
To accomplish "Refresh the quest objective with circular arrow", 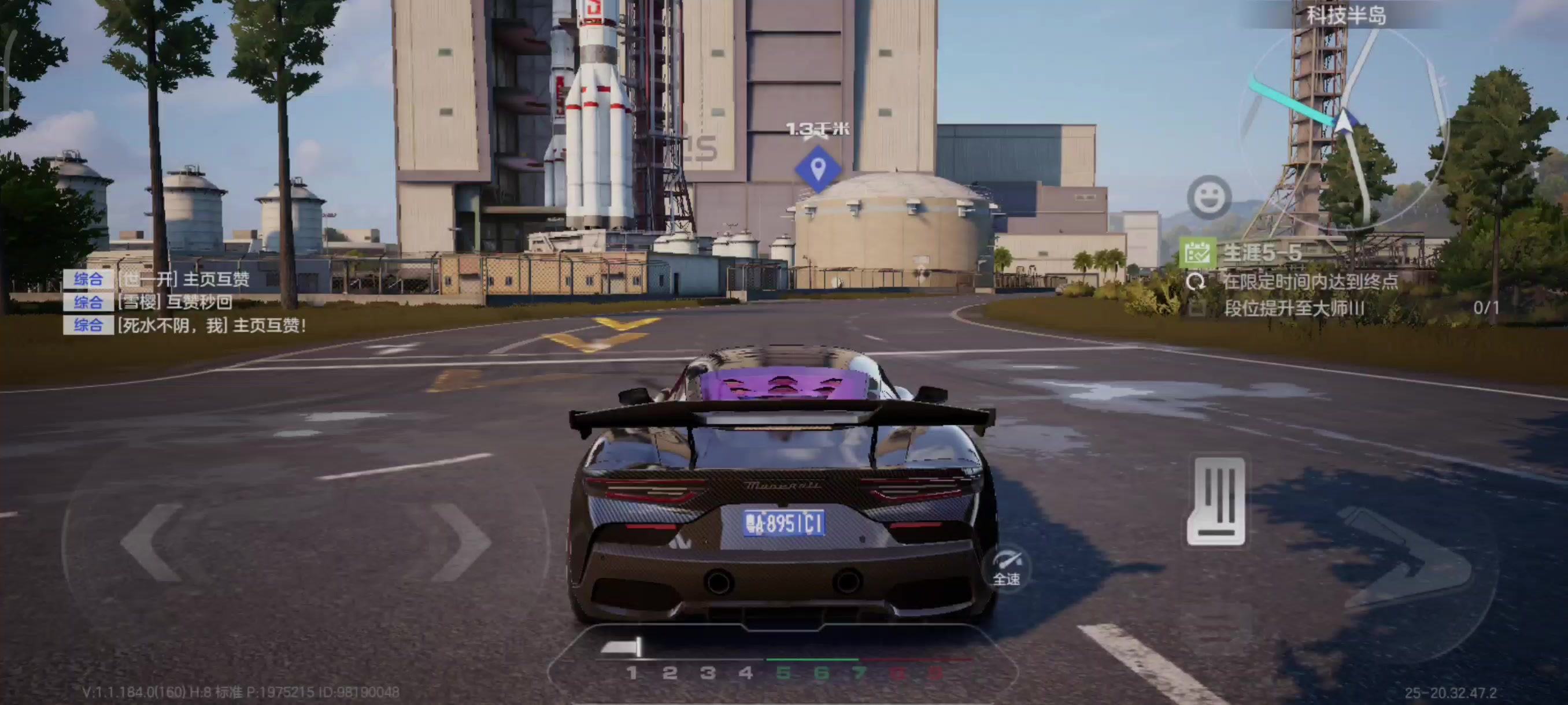I will pos(1196,281).
